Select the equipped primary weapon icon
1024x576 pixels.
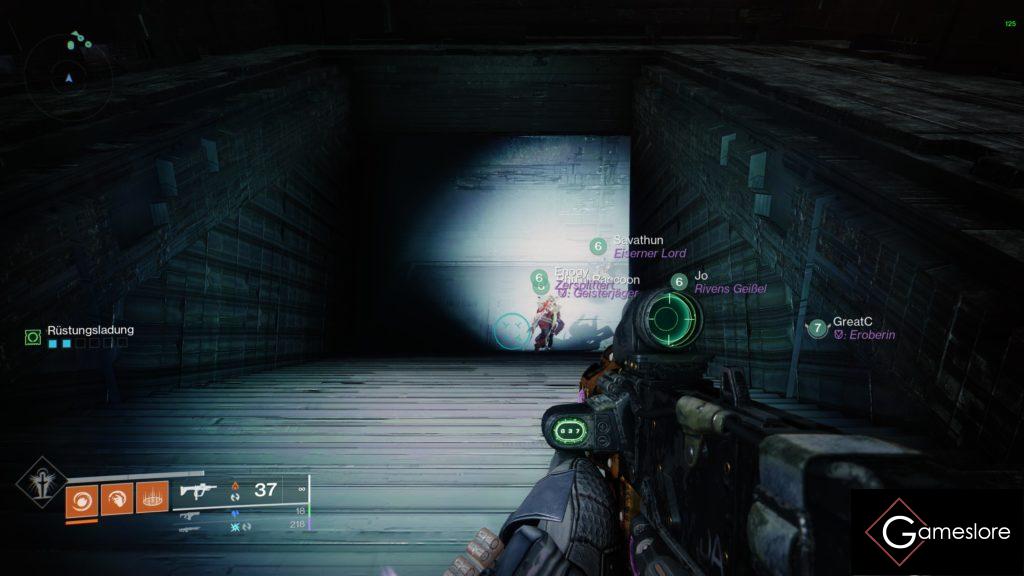pos(197,491)
